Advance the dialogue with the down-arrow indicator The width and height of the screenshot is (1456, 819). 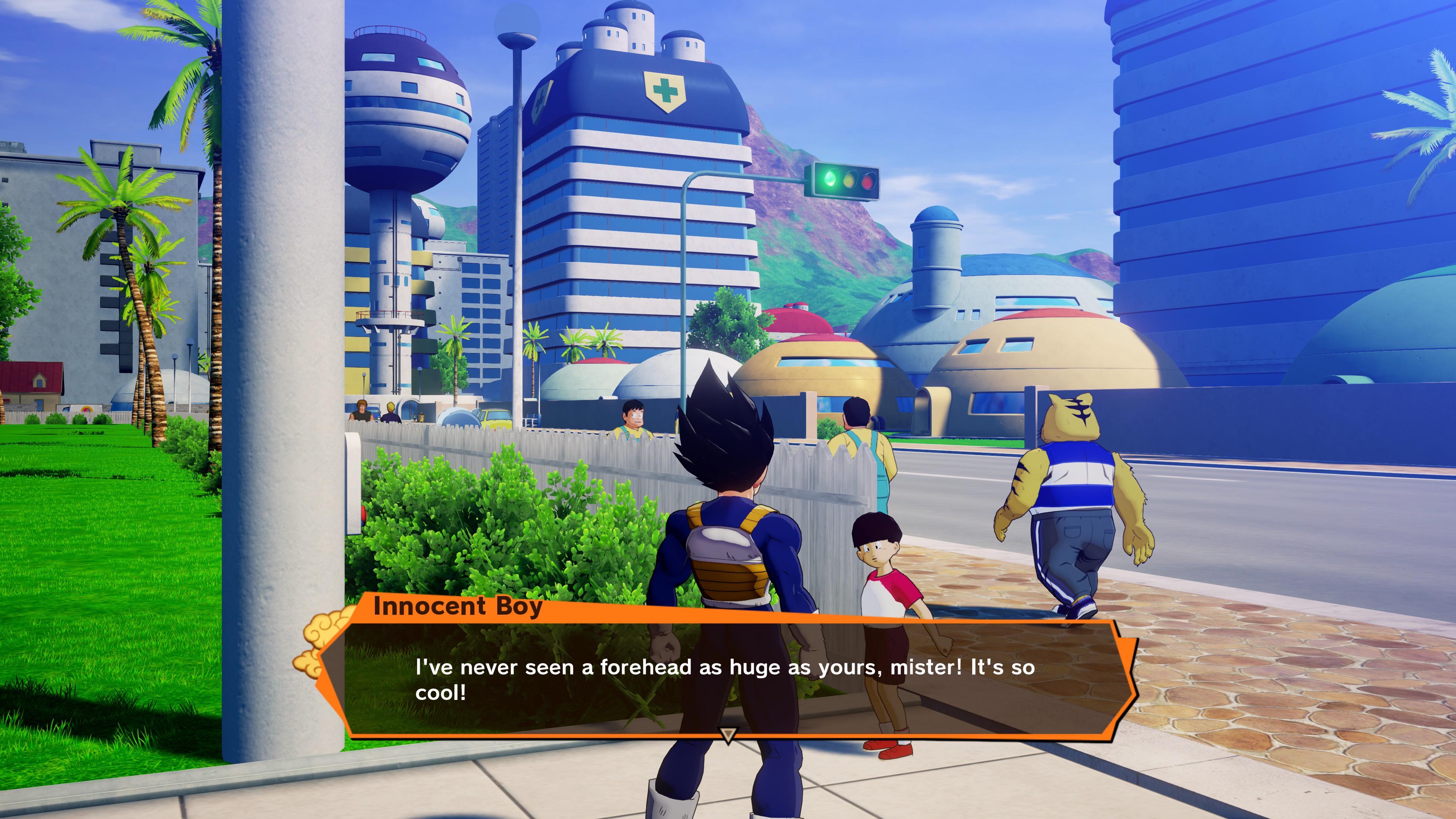(x=728, y=735)
